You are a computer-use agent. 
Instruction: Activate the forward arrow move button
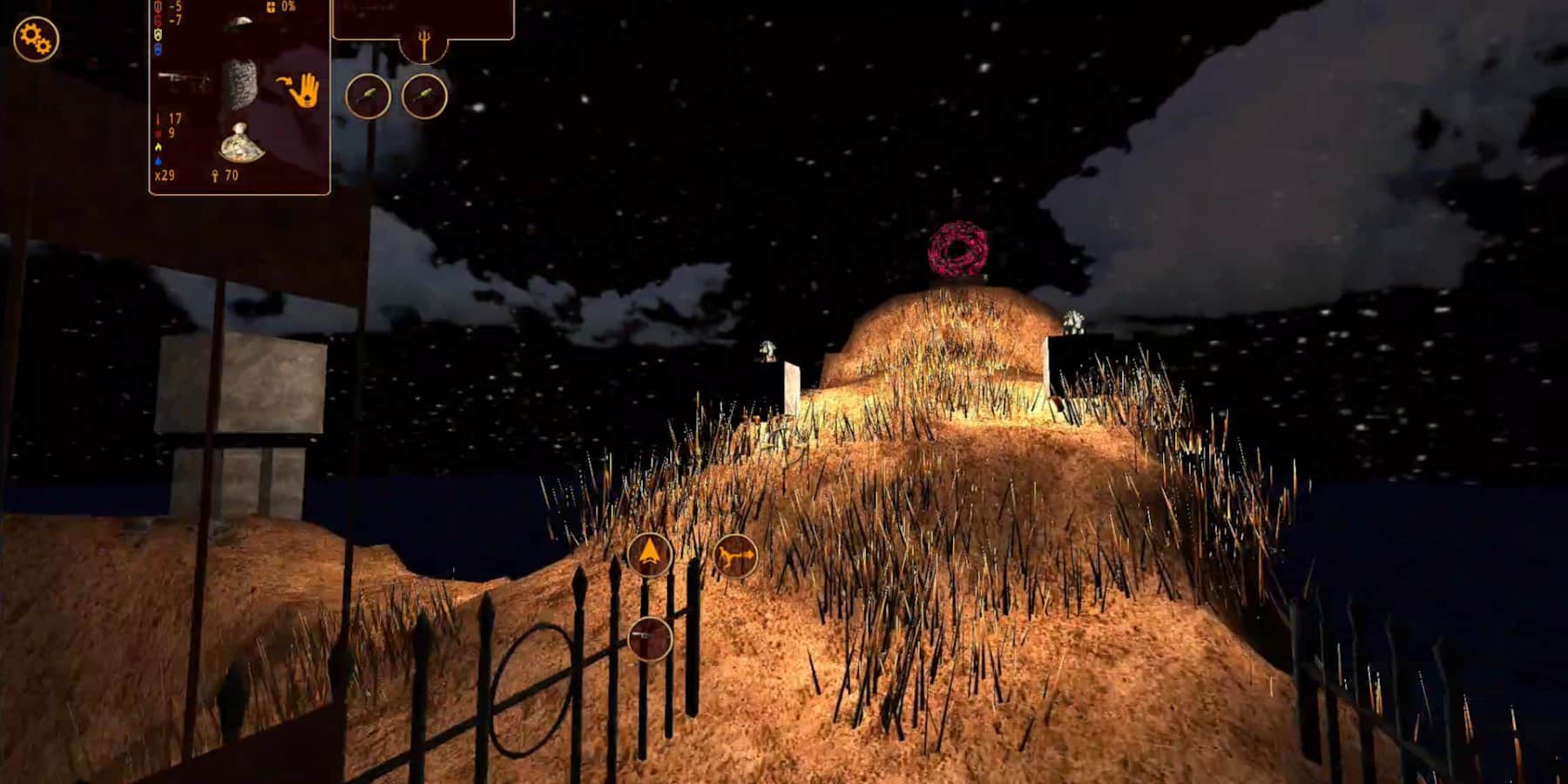click(649, 554)
